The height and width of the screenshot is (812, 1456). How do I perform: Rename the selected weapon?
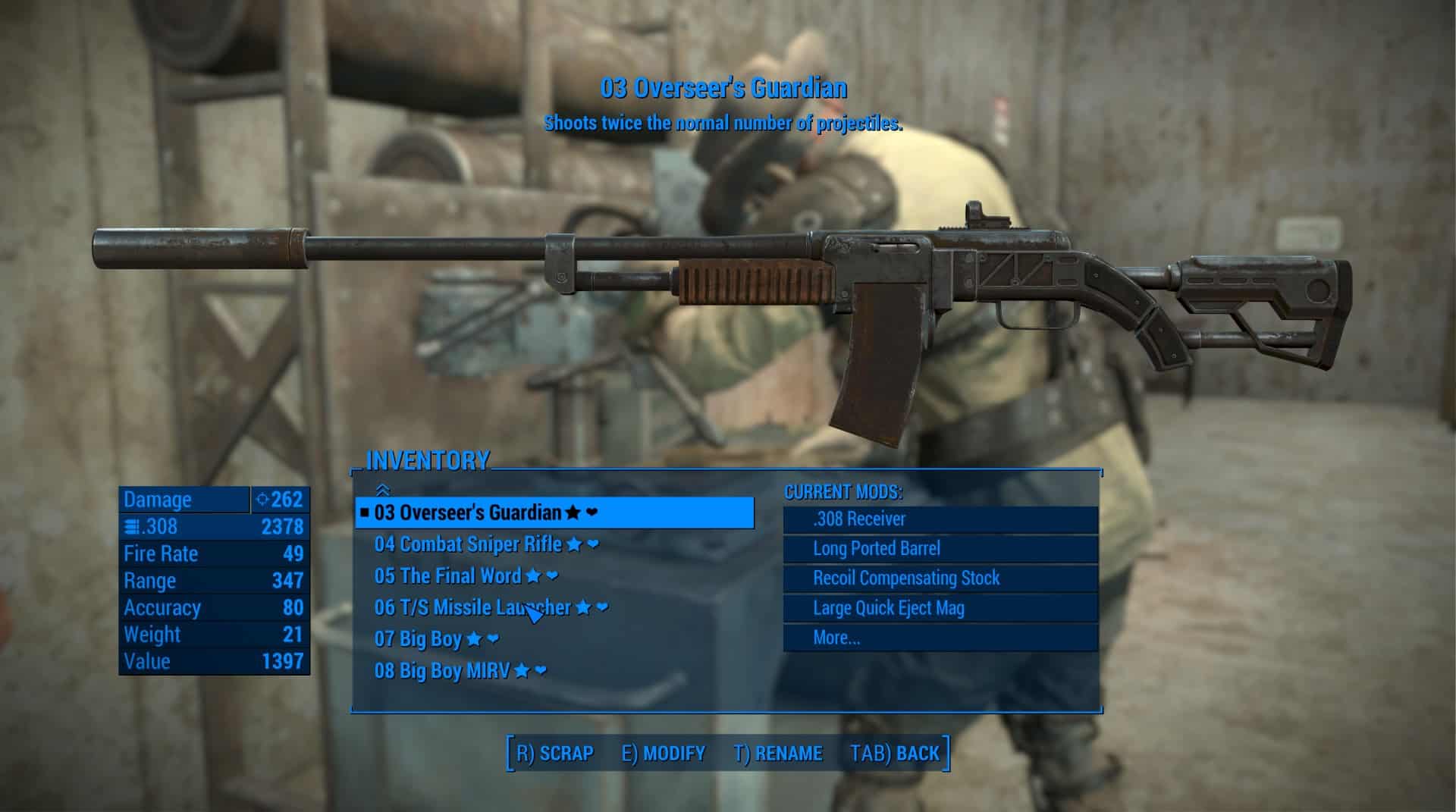[778, 754]
